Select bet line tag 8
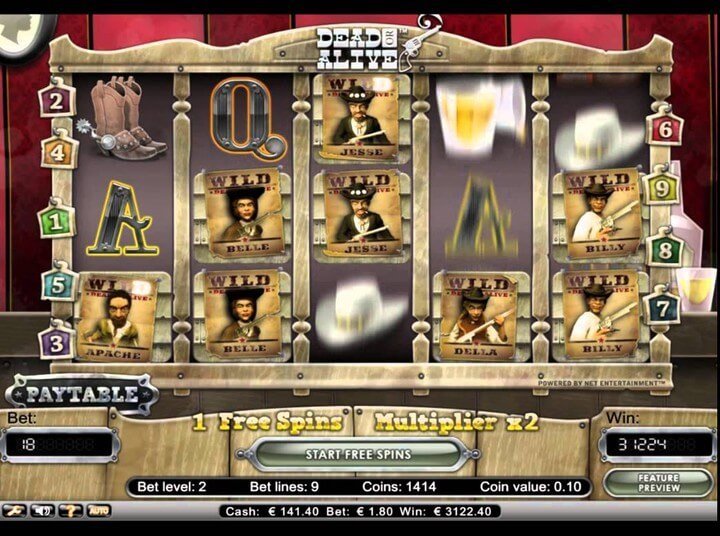Image resolution: width=720 pixels, height=536 pixels. point(664,249)
